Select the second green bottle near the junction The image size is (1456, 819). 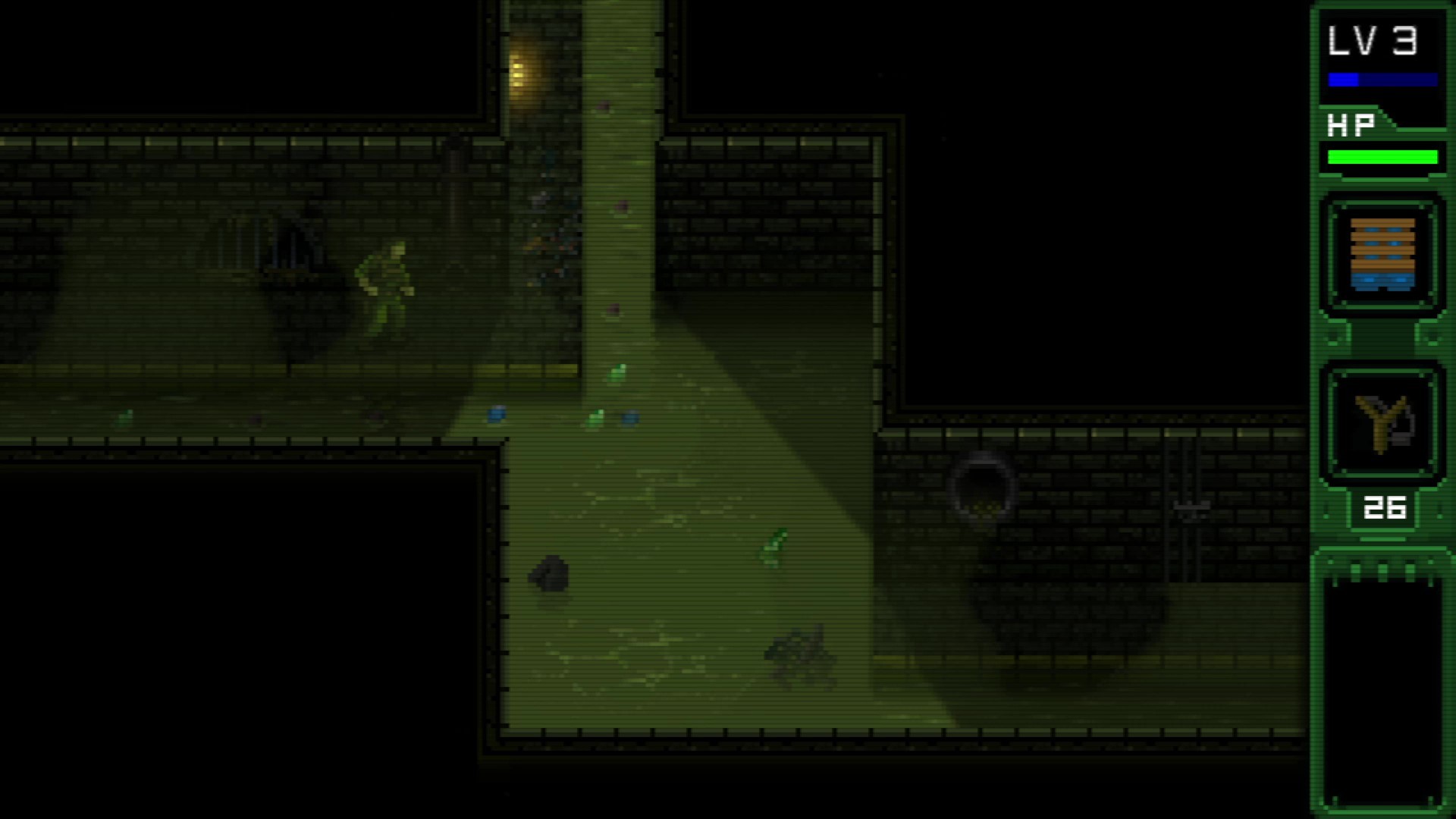point(594,417)
